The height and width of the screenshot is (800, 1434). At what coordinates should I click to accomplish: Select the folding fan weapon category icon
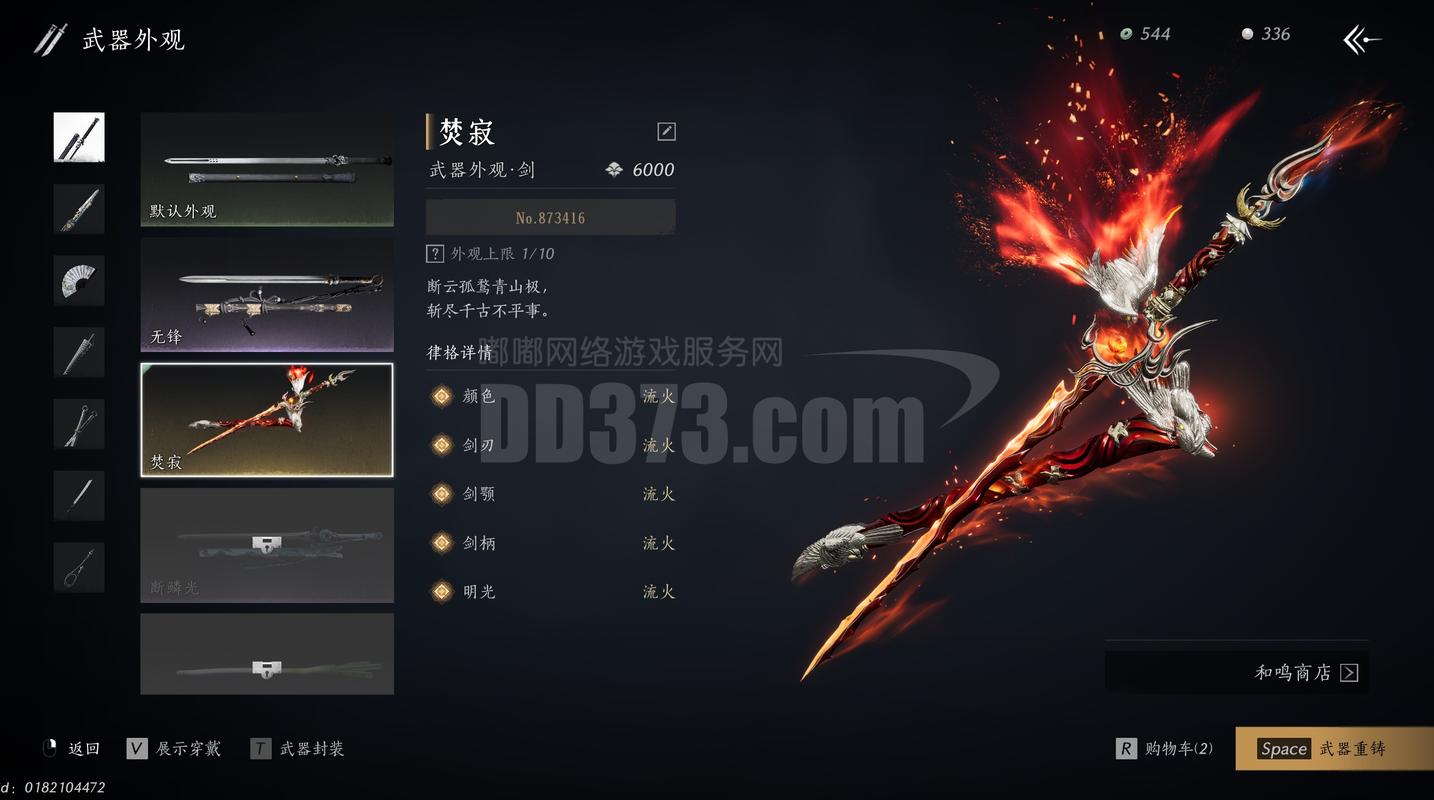coord(78,281)
